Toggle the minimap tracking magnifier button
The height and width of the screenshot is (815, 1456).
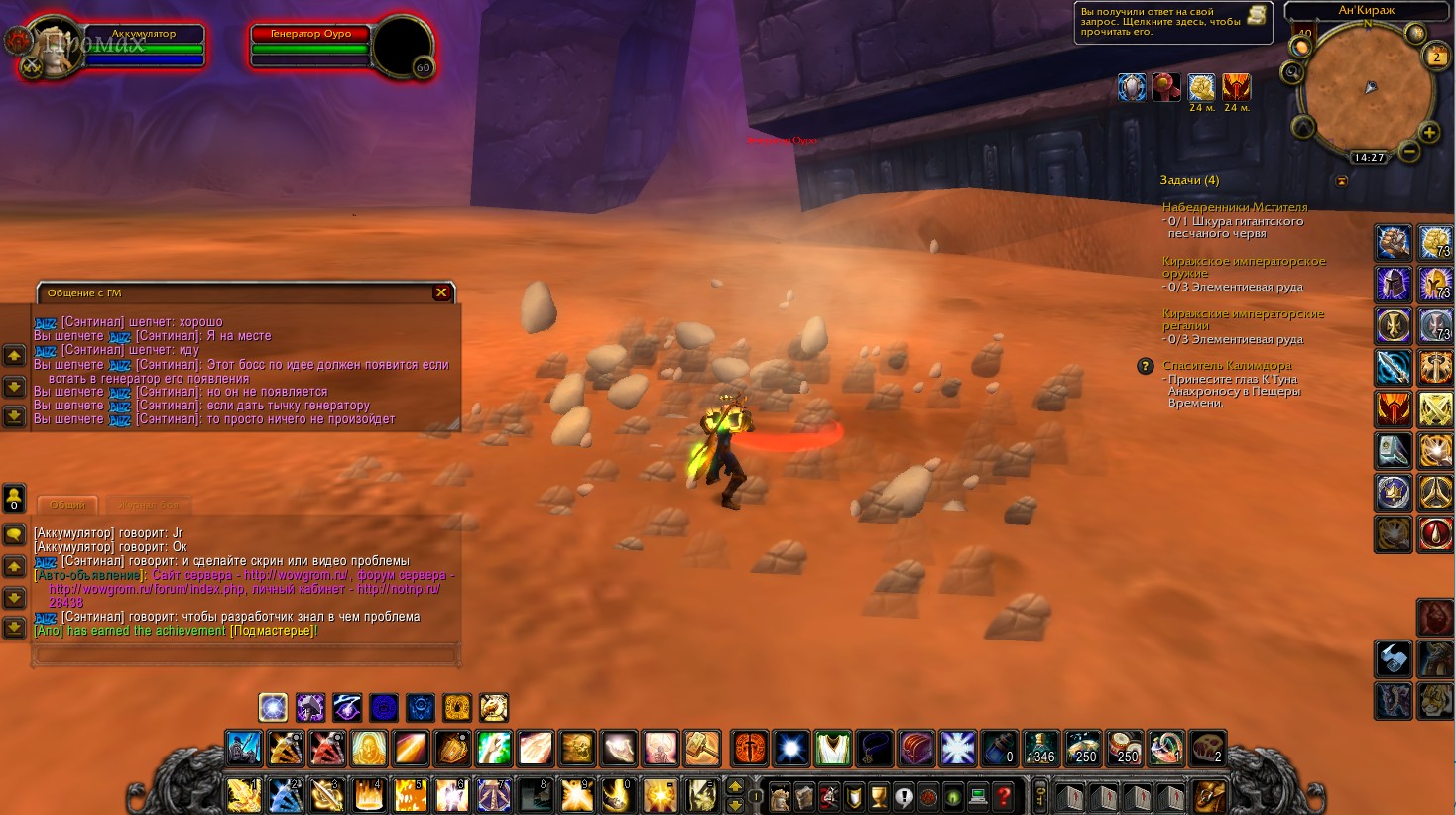pos(1292,72)
